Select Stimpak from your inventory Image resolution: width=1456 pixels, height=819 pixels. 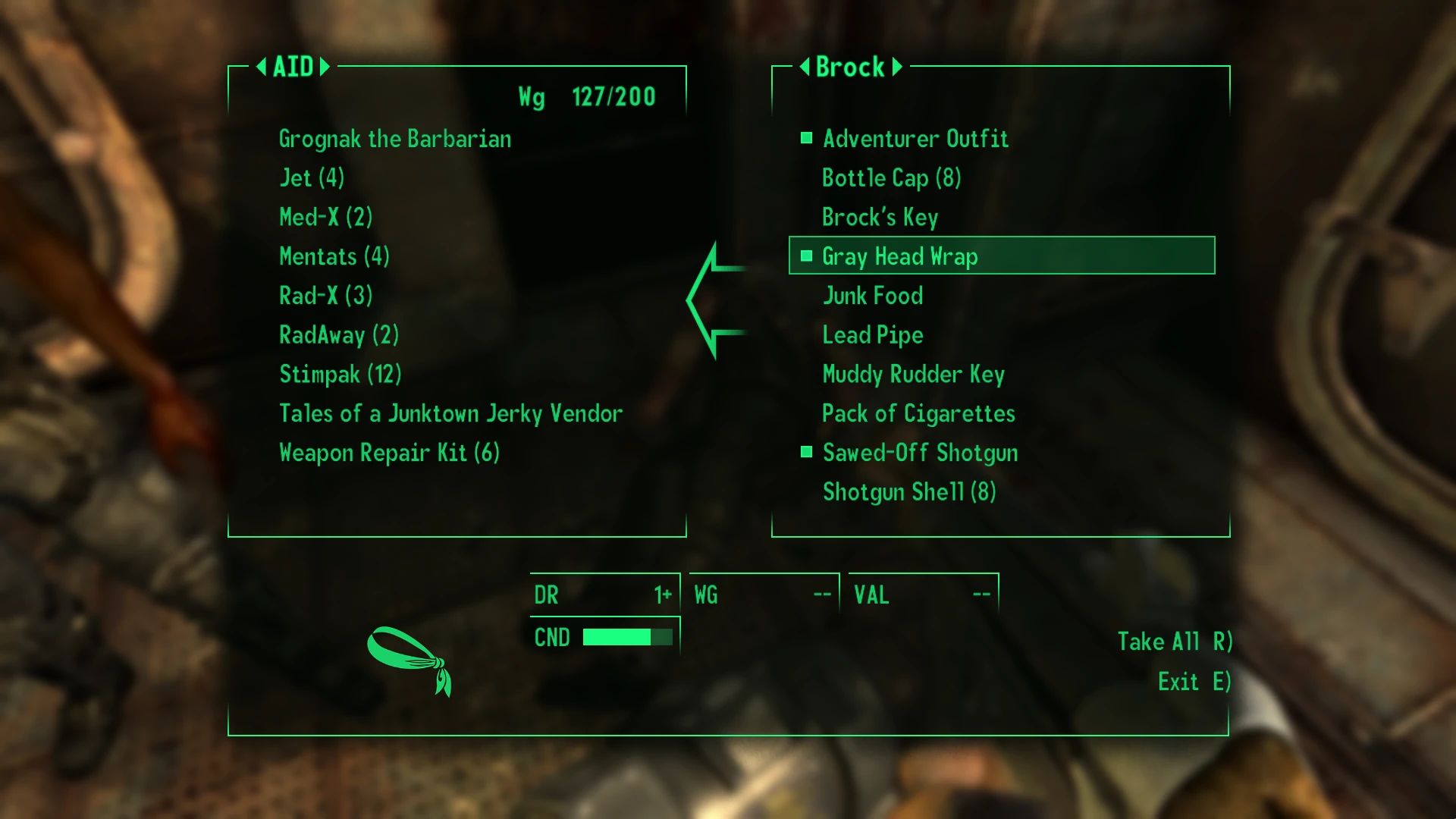coord(340,374)
